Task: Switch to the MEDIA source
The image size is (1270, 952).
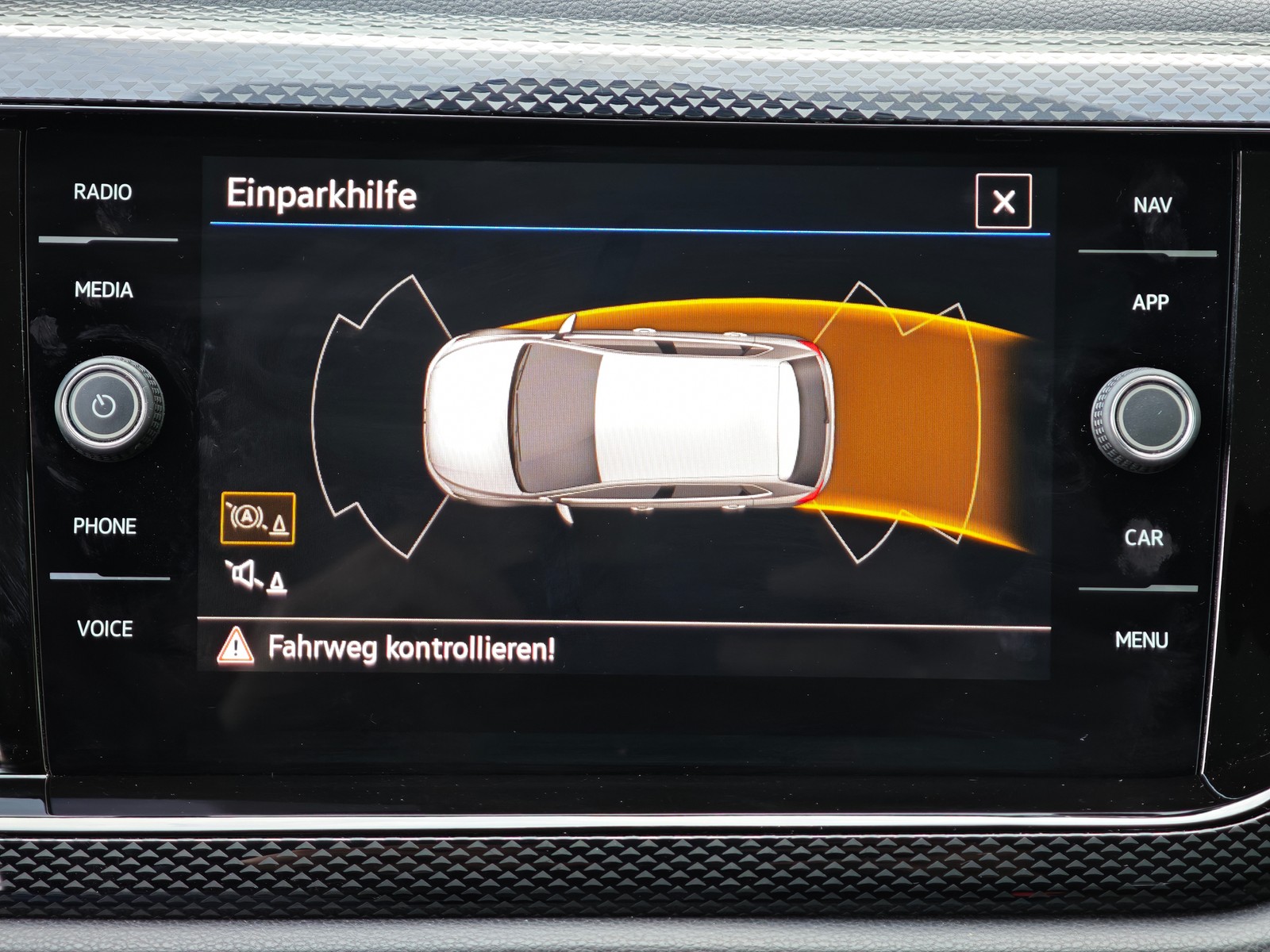Action: [x=104, y=290]
